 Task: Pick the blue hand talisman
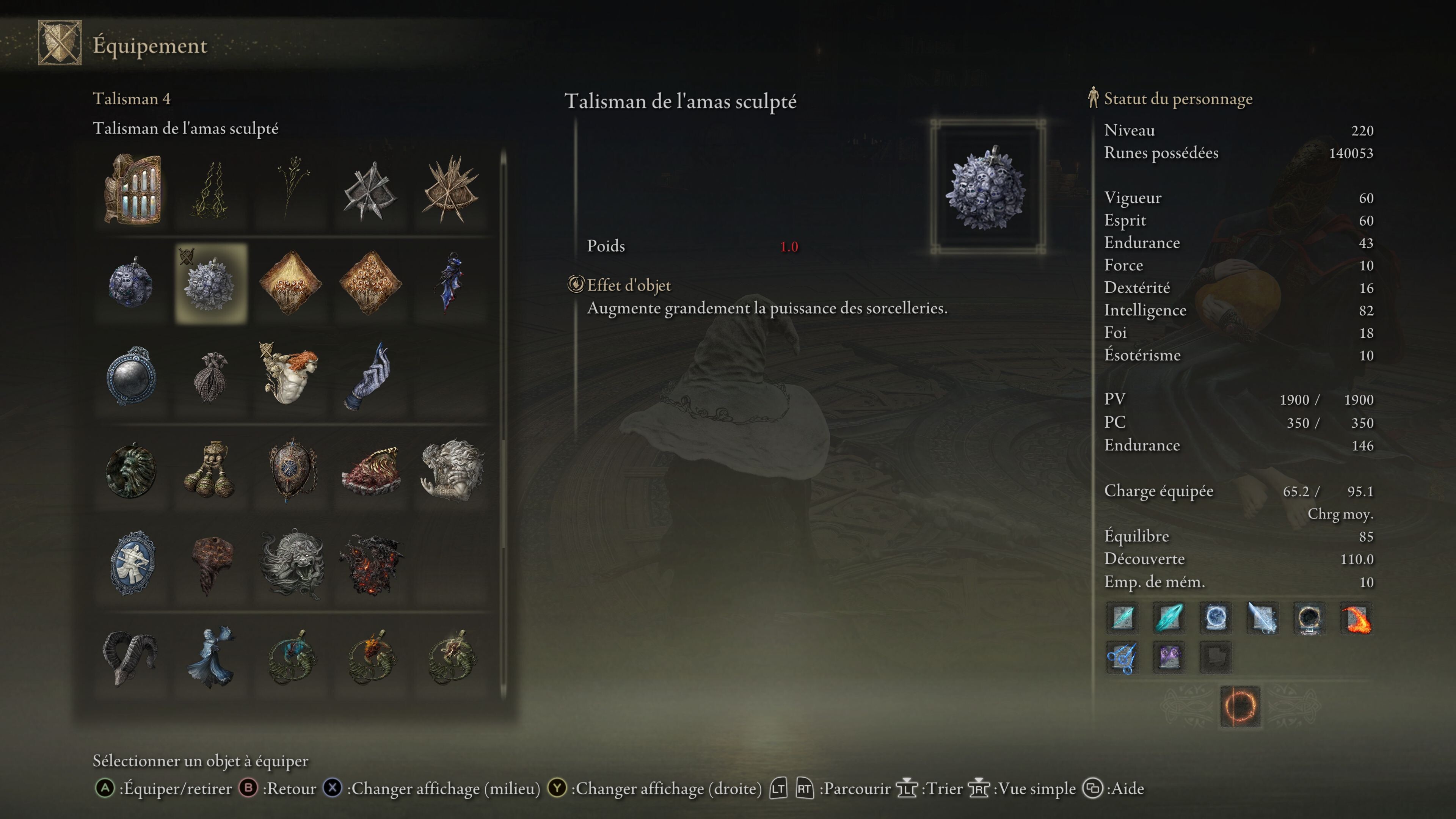tap(370, 376)
